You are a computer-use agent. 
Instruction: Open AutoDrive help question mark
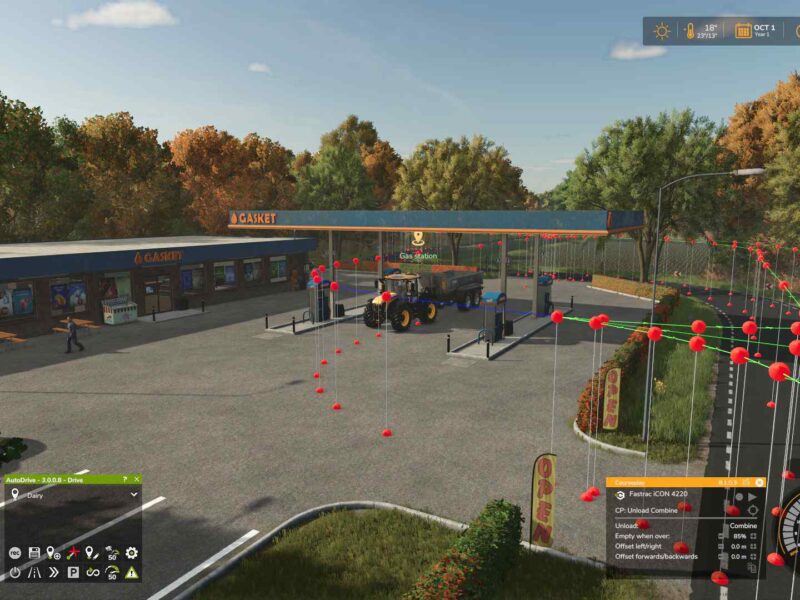click(x=124, y=480)
